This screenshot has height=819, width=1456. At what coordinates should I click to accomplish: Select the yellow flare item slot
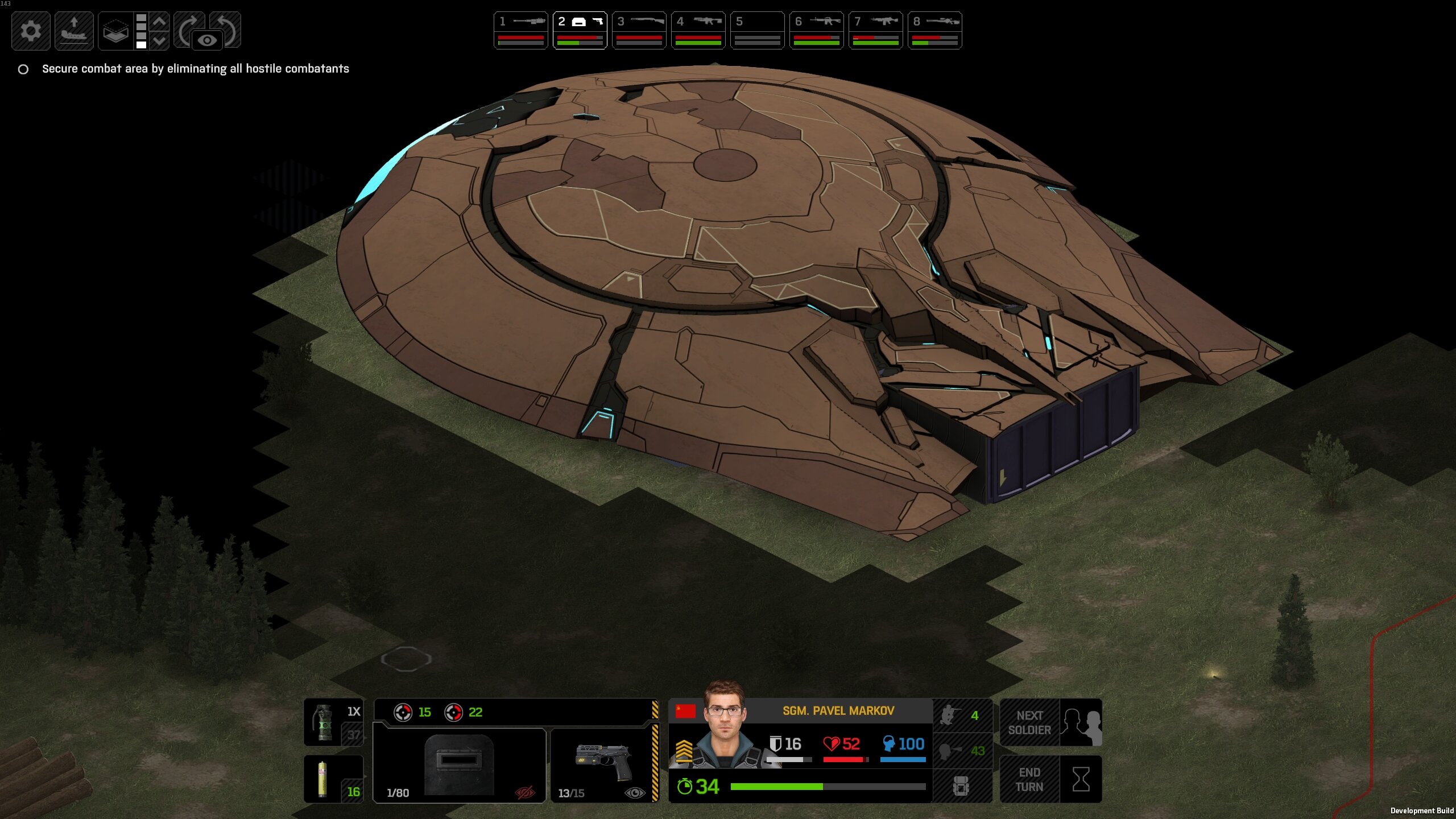333,779
